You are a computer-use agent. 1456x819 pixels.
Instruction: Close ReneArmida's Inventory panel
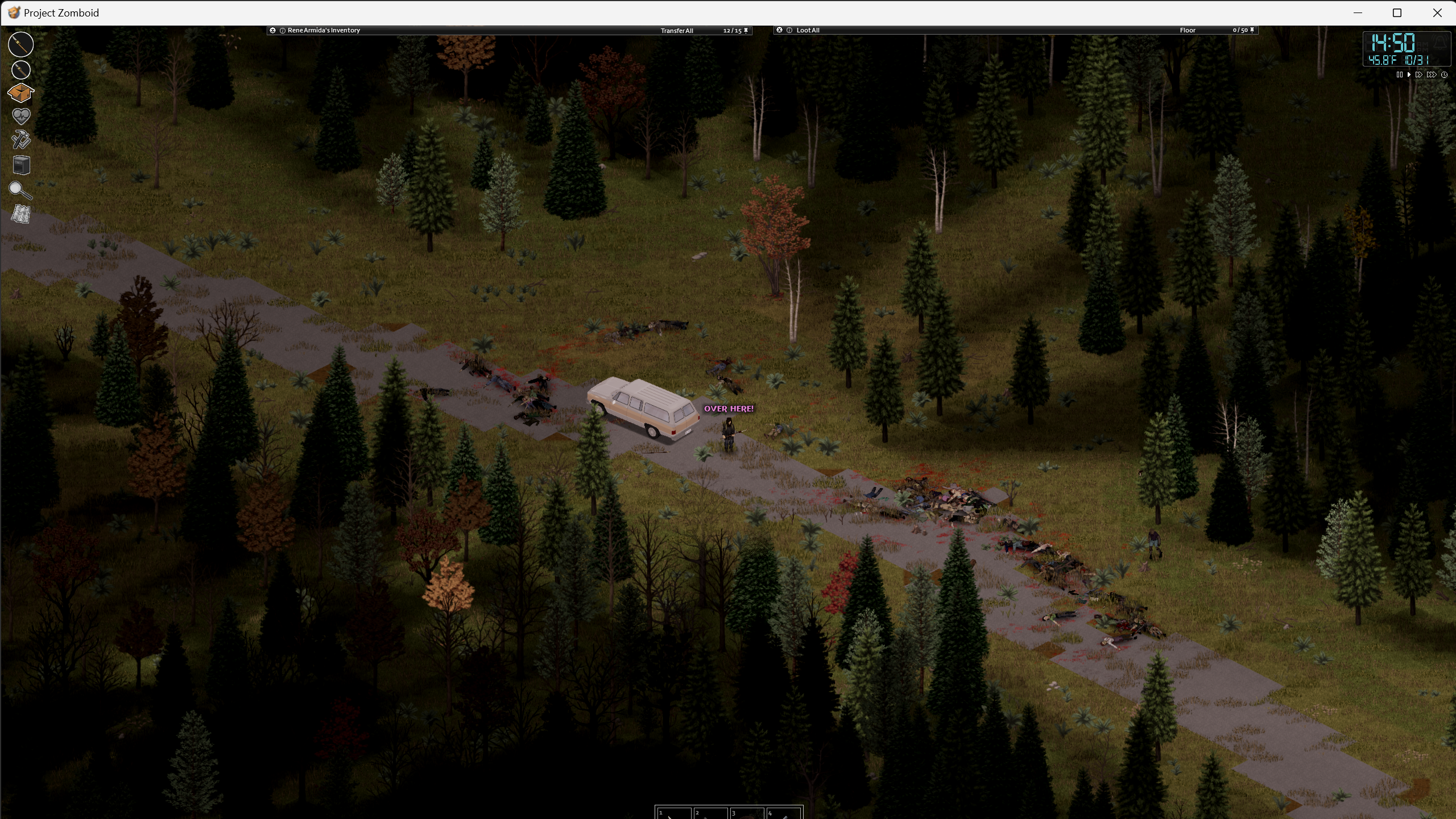[x=273, y=30]
